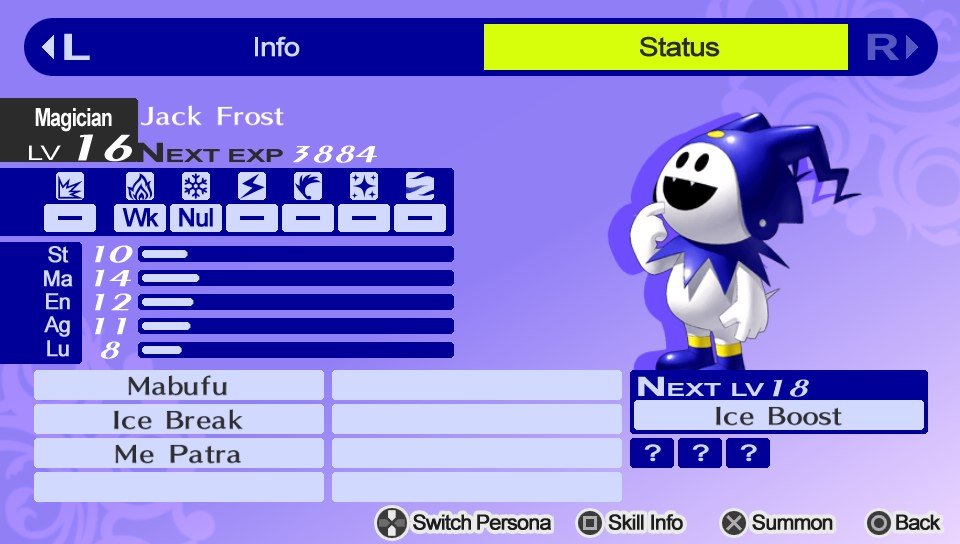This screenshot has height=544, width=960.
Task: Choose the Ice Break skill
Action: [x=178, y=420]
